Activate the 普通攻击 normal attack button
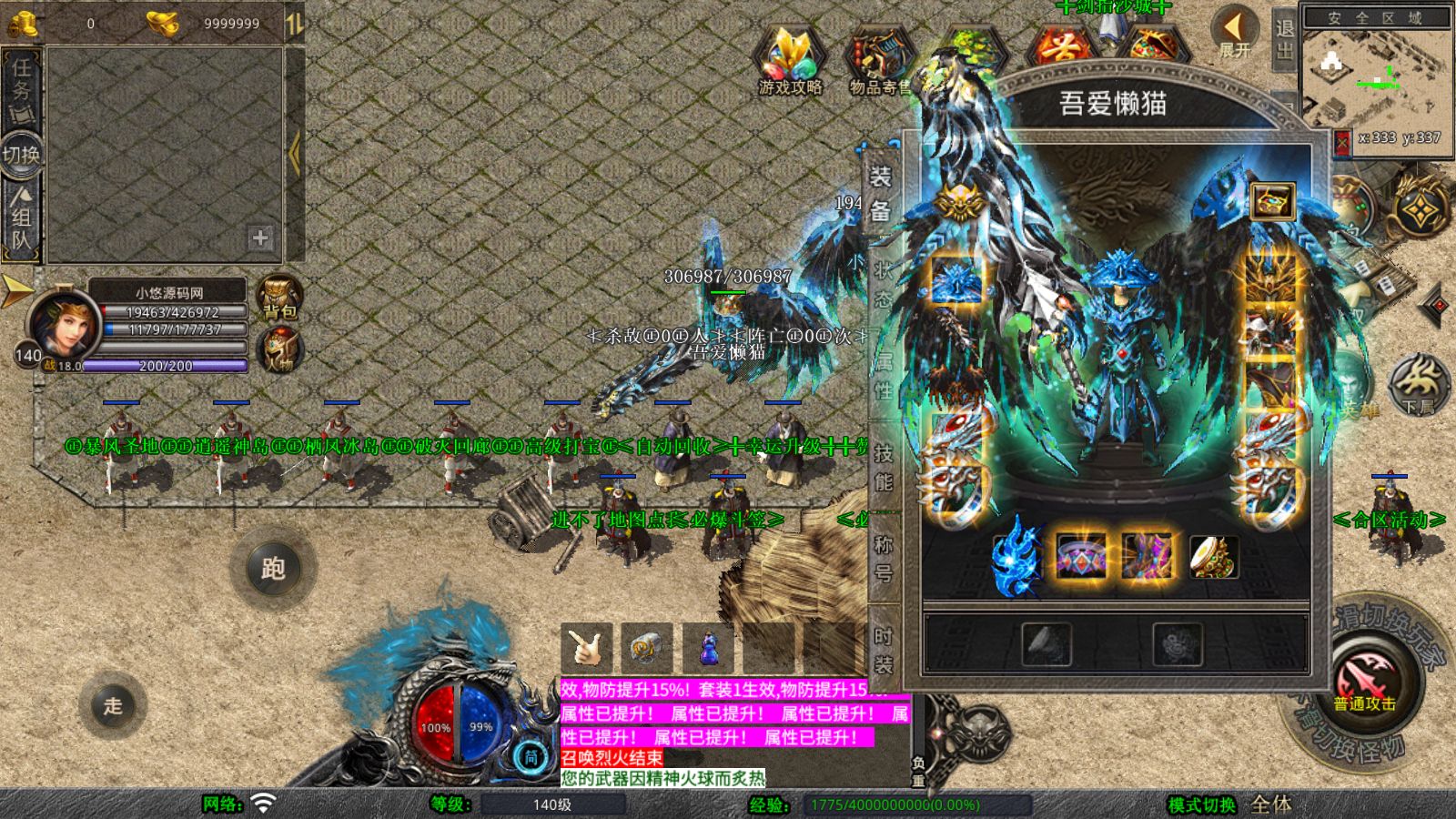The height and width of the screenshot is (819, 1456). tap(1364, 684)
